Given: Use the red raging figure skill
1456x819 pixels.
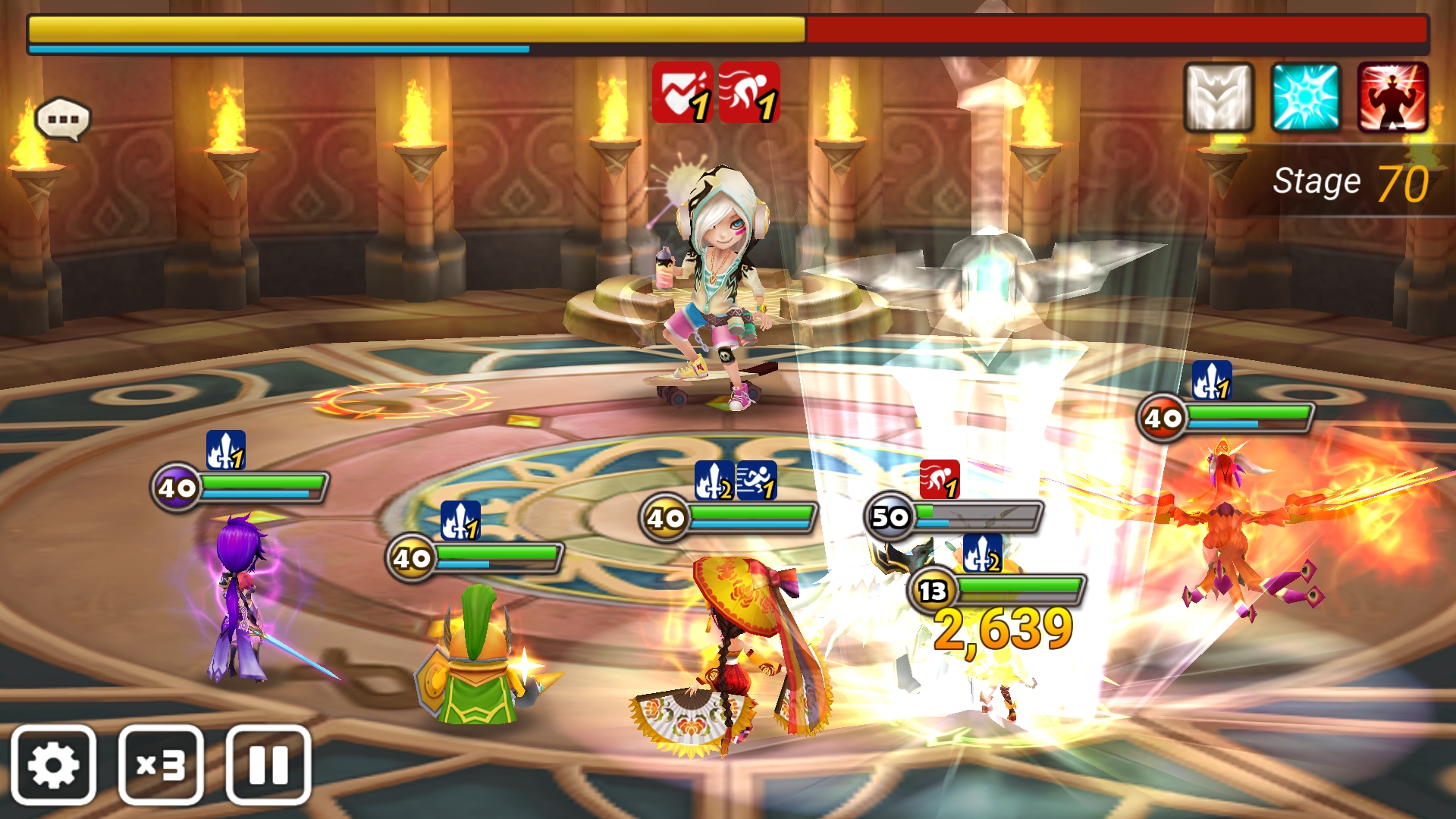Looking at the screenshot, I should tap(1392, 97).
